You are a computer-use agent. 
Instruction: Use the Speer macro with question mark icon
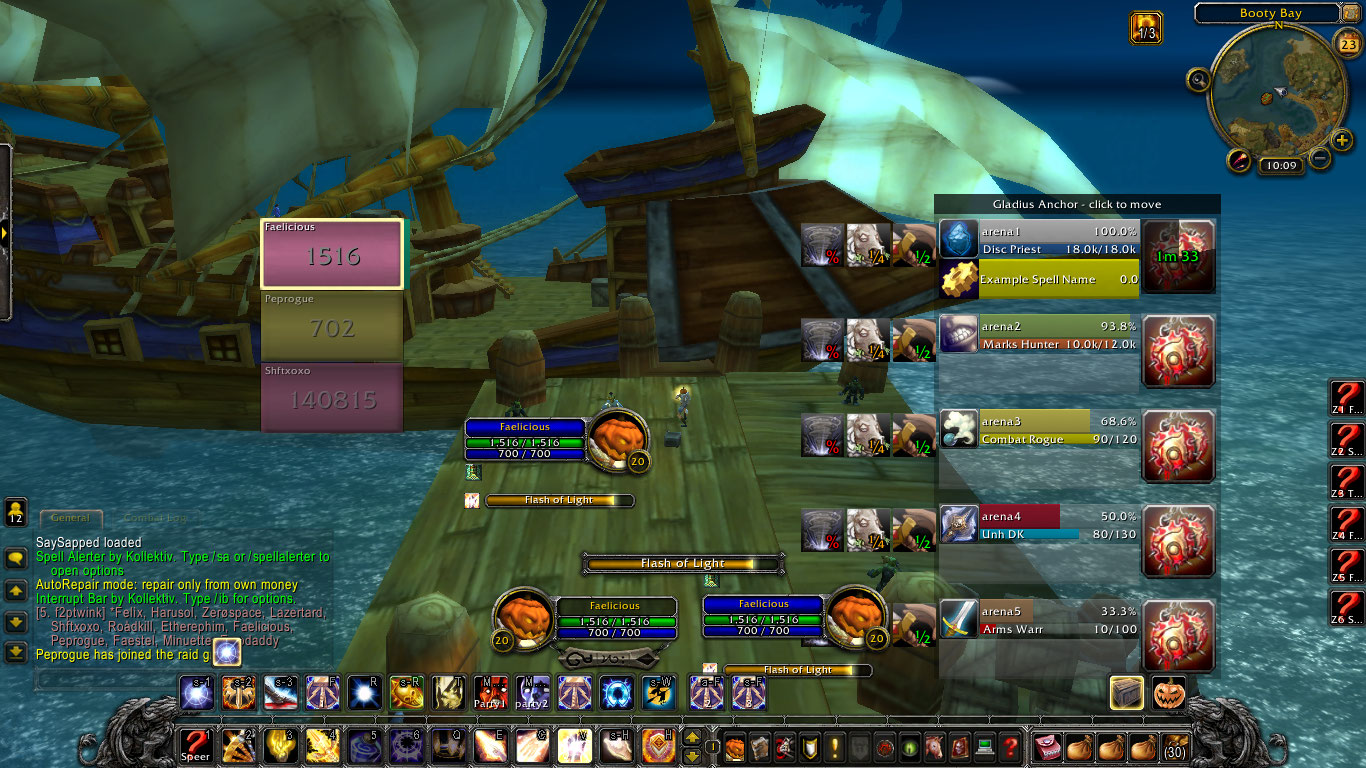pos(195,745)
